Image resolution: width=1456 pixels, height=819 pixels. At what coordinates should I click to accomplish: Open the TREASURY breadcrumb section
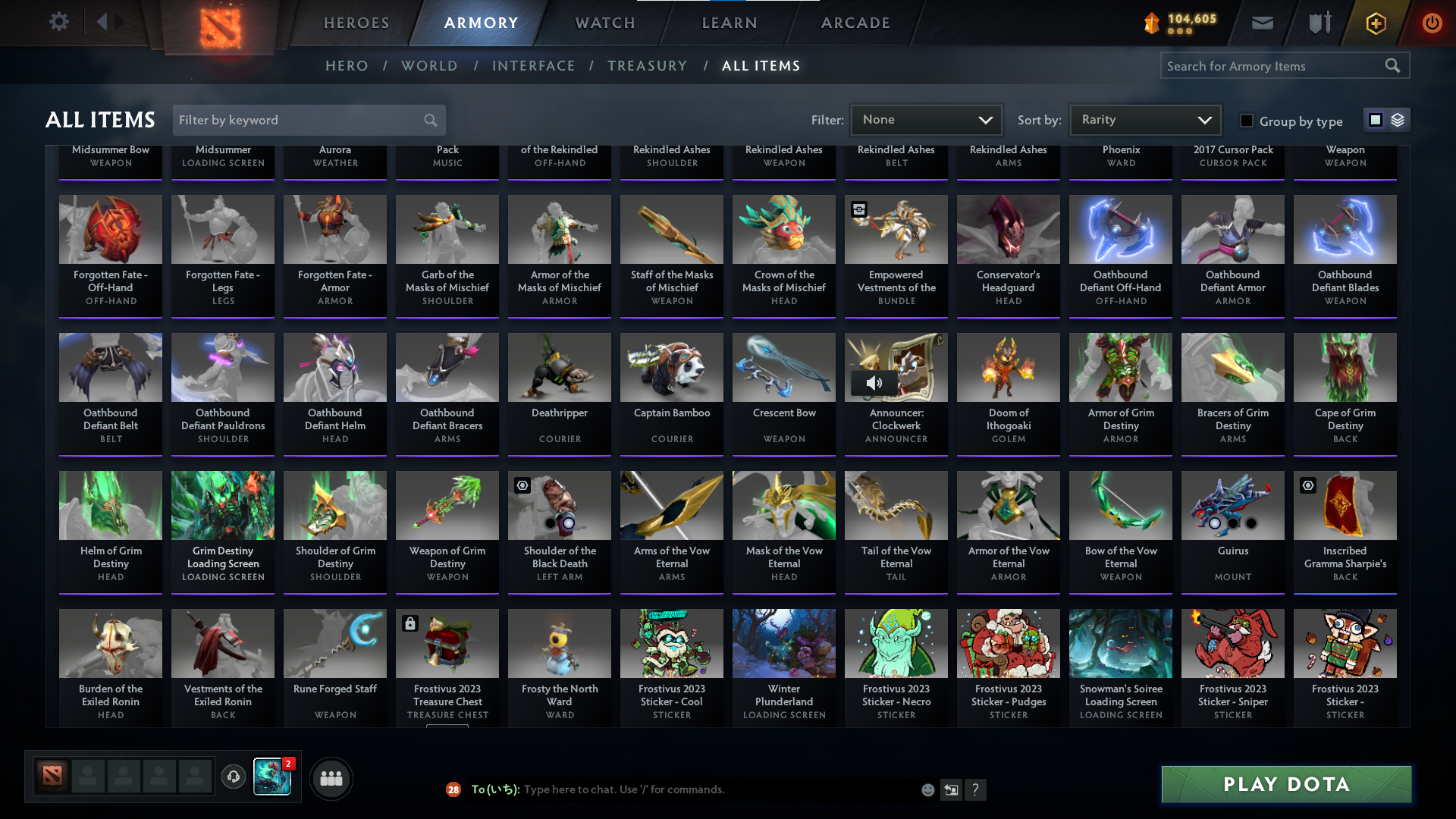tap(647, 66)
